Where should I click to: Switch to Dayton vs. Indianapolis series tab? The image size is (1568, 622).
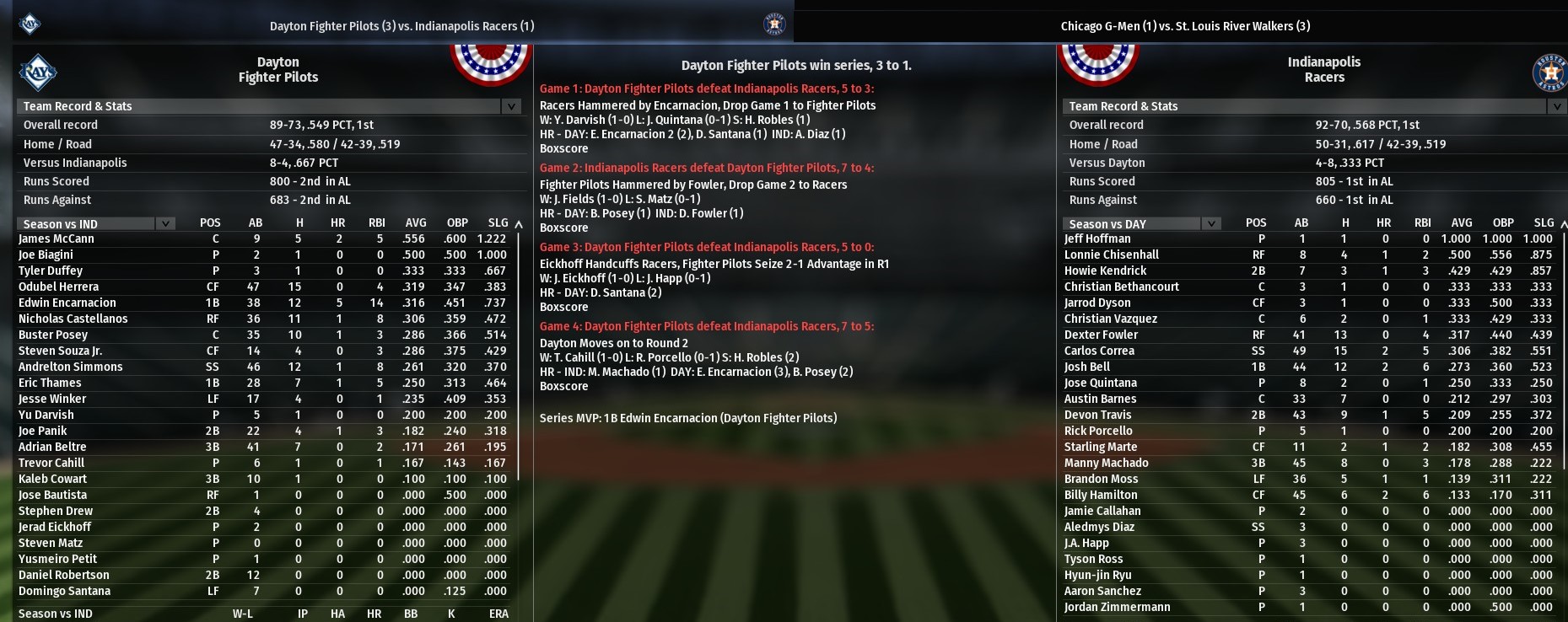[401, 26]
